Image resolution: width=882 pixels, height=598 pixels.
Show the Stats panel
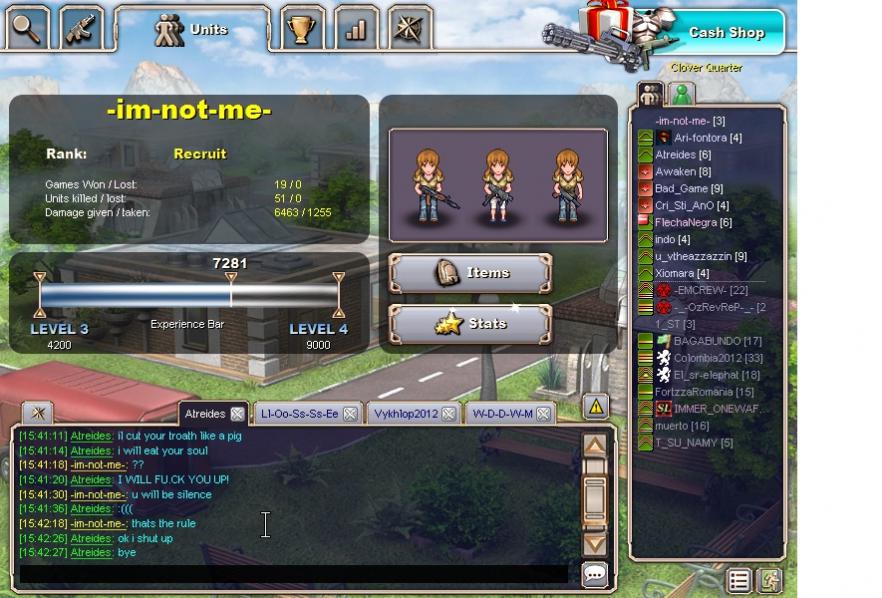coord(470,324)
